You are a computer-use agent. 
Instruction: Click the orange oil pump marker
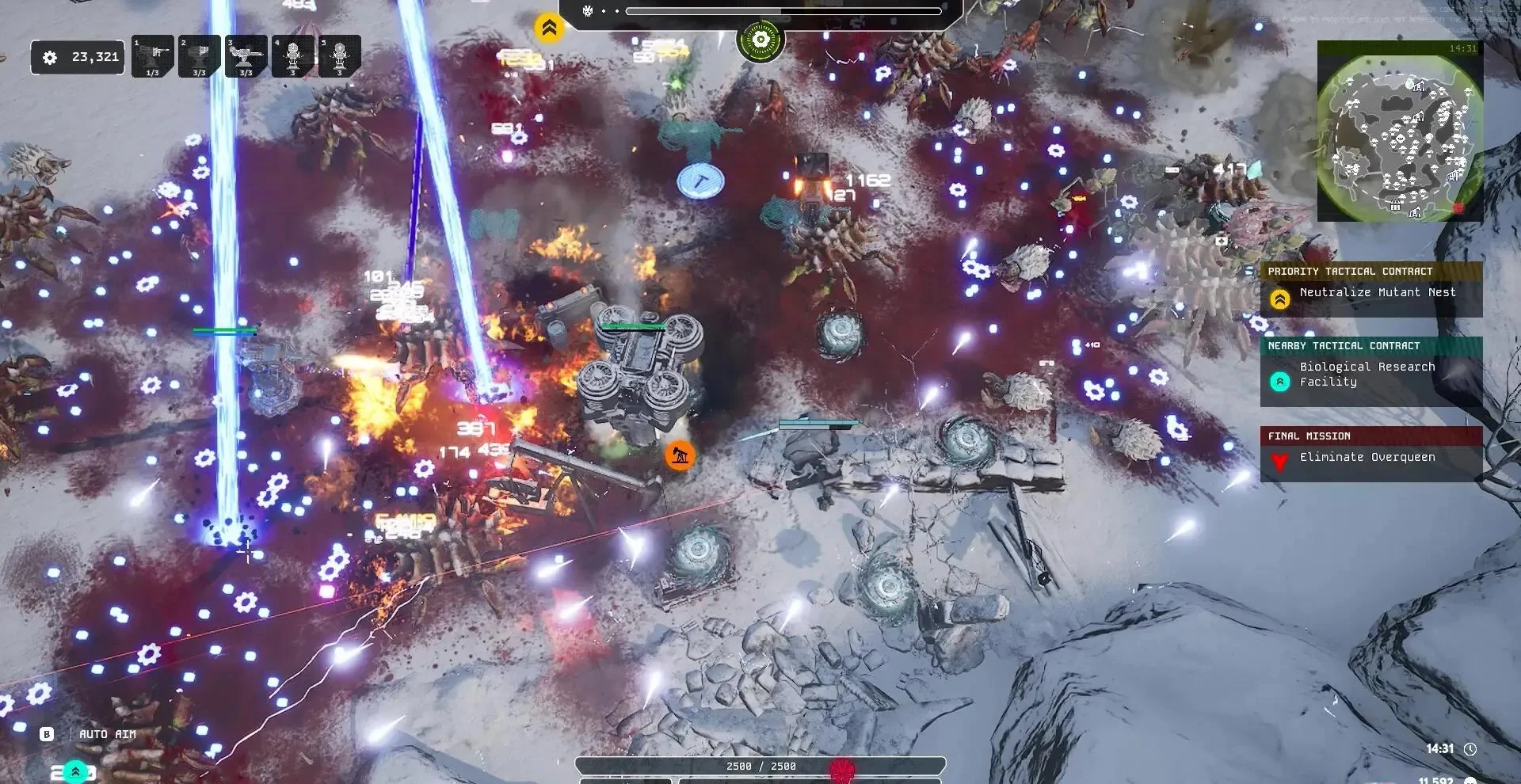[x=680, y=455]
